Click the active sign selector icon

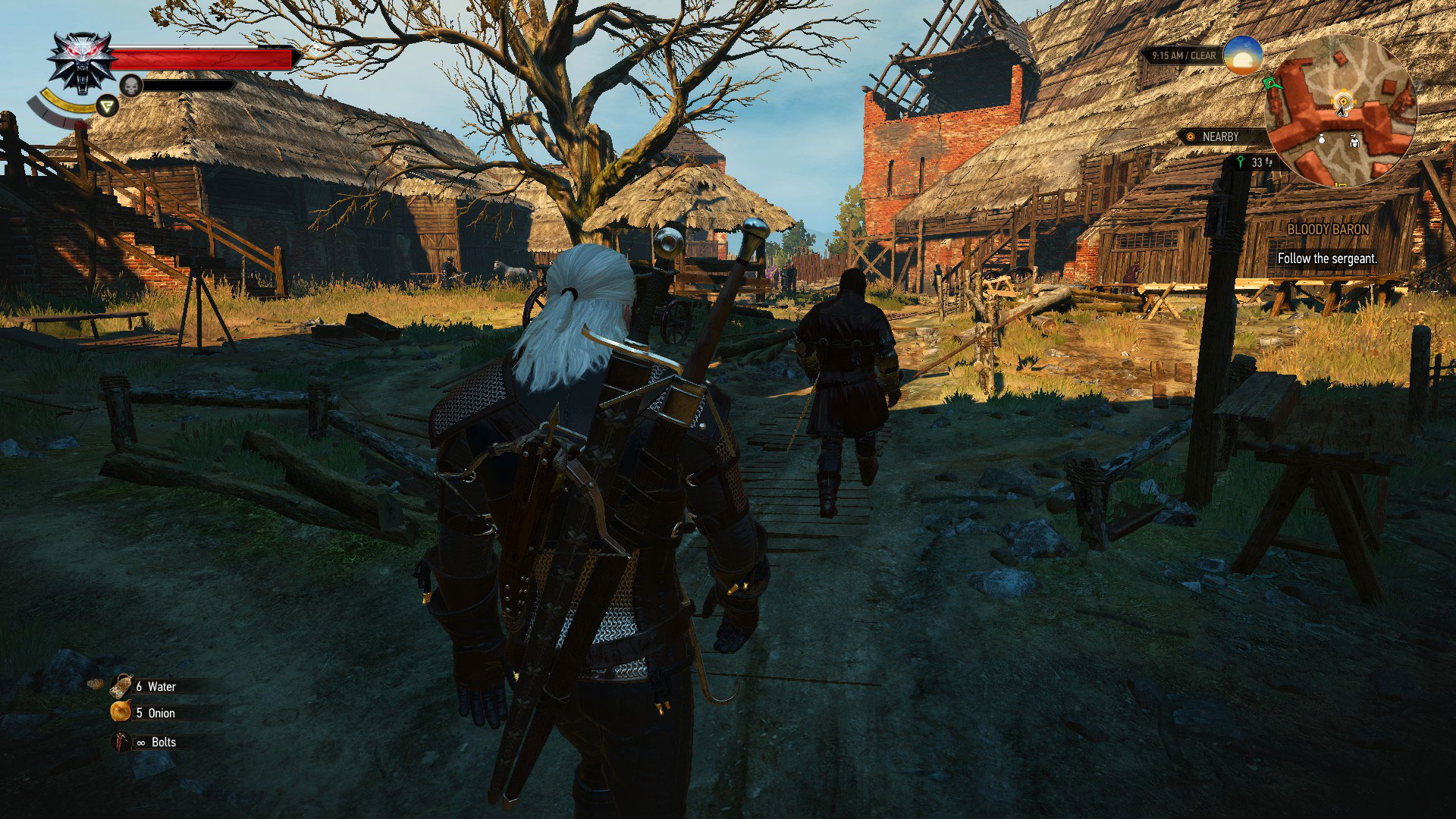[x=108, y=106]
